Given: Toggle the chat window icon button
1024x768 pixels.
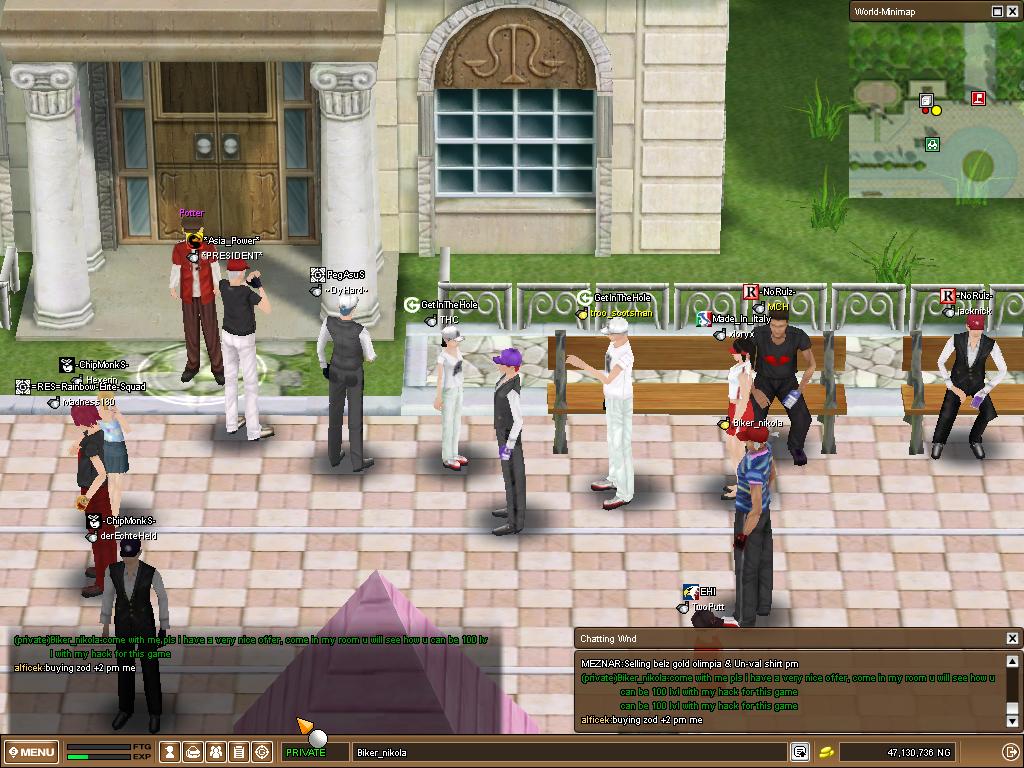Looking at the screenshot, I should click(x=799, y=752).
